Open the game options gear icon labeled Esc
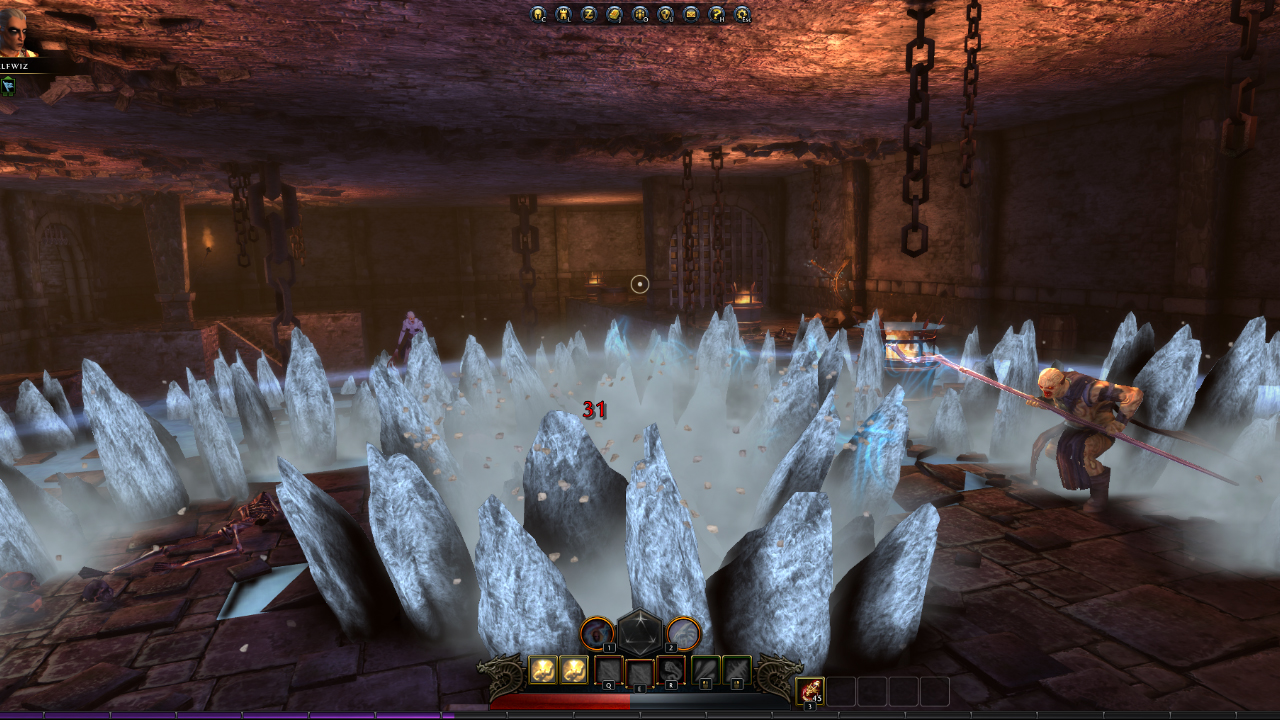Image resolution: width=1280 pixels, height=720 pixels. (741, 15)
